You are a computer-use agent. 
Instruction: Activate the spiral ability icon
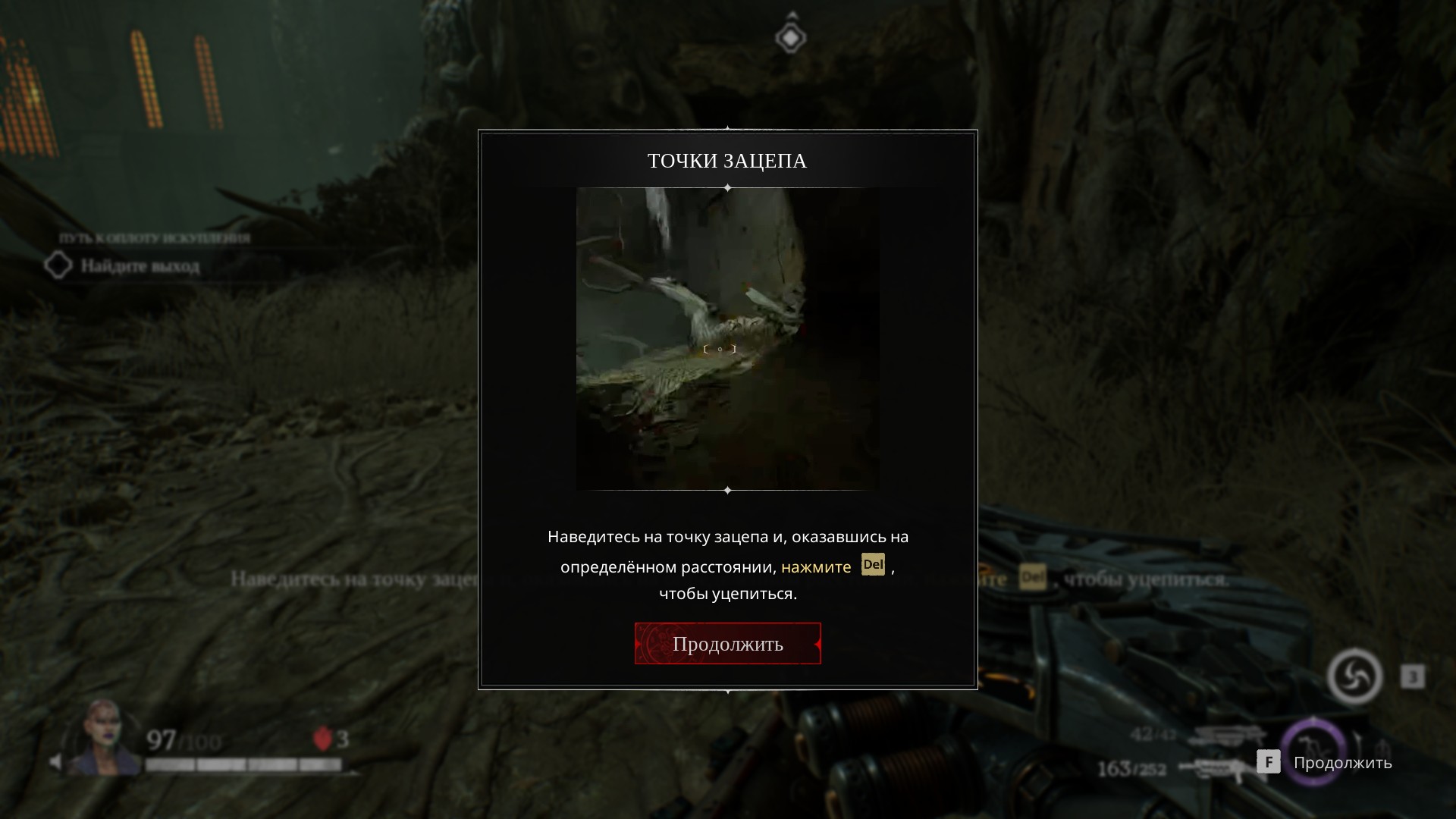click(1354, 676)
